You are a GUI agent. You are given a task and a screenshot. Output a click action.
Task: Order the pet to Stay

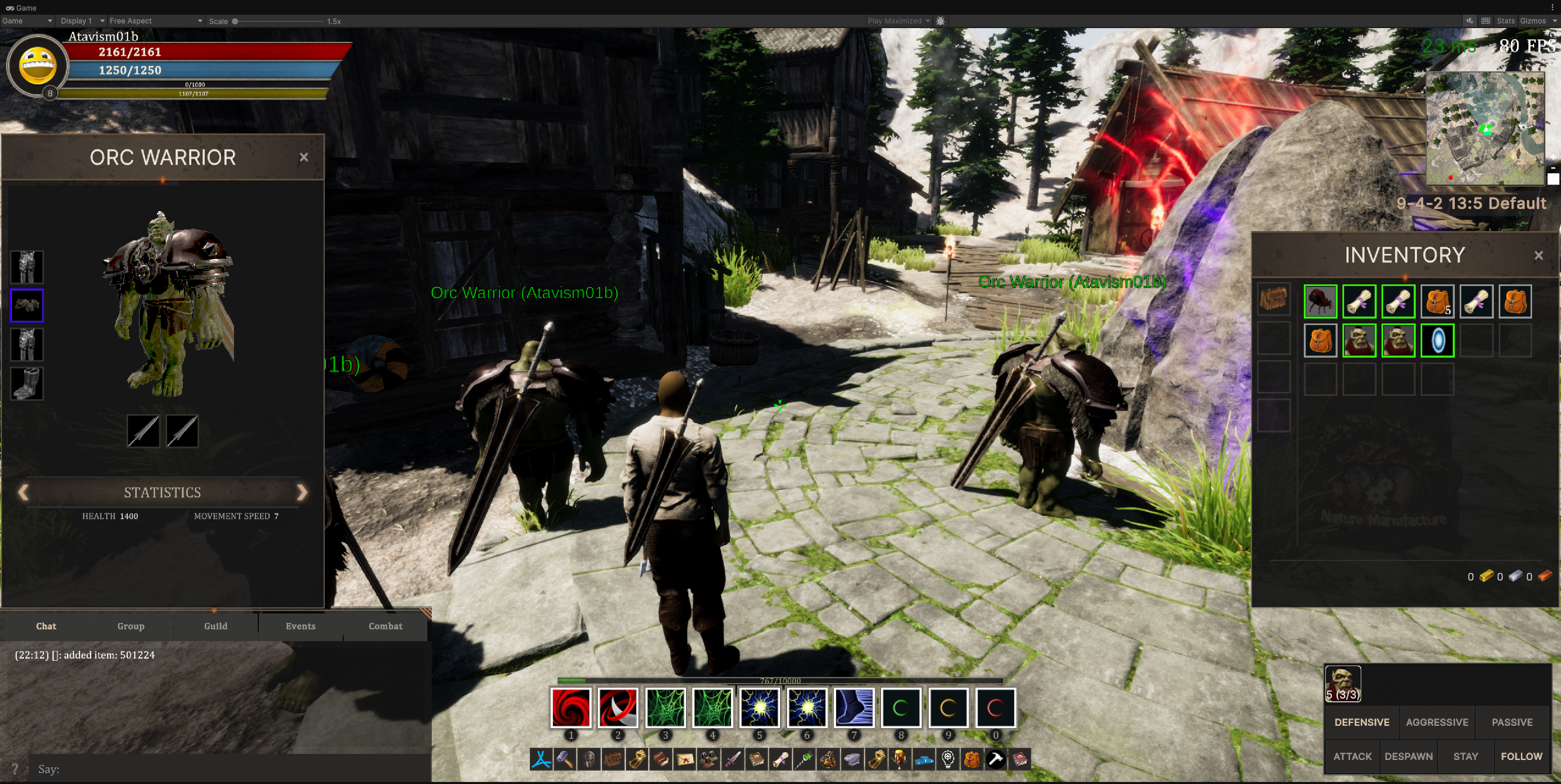(1465, 756)
